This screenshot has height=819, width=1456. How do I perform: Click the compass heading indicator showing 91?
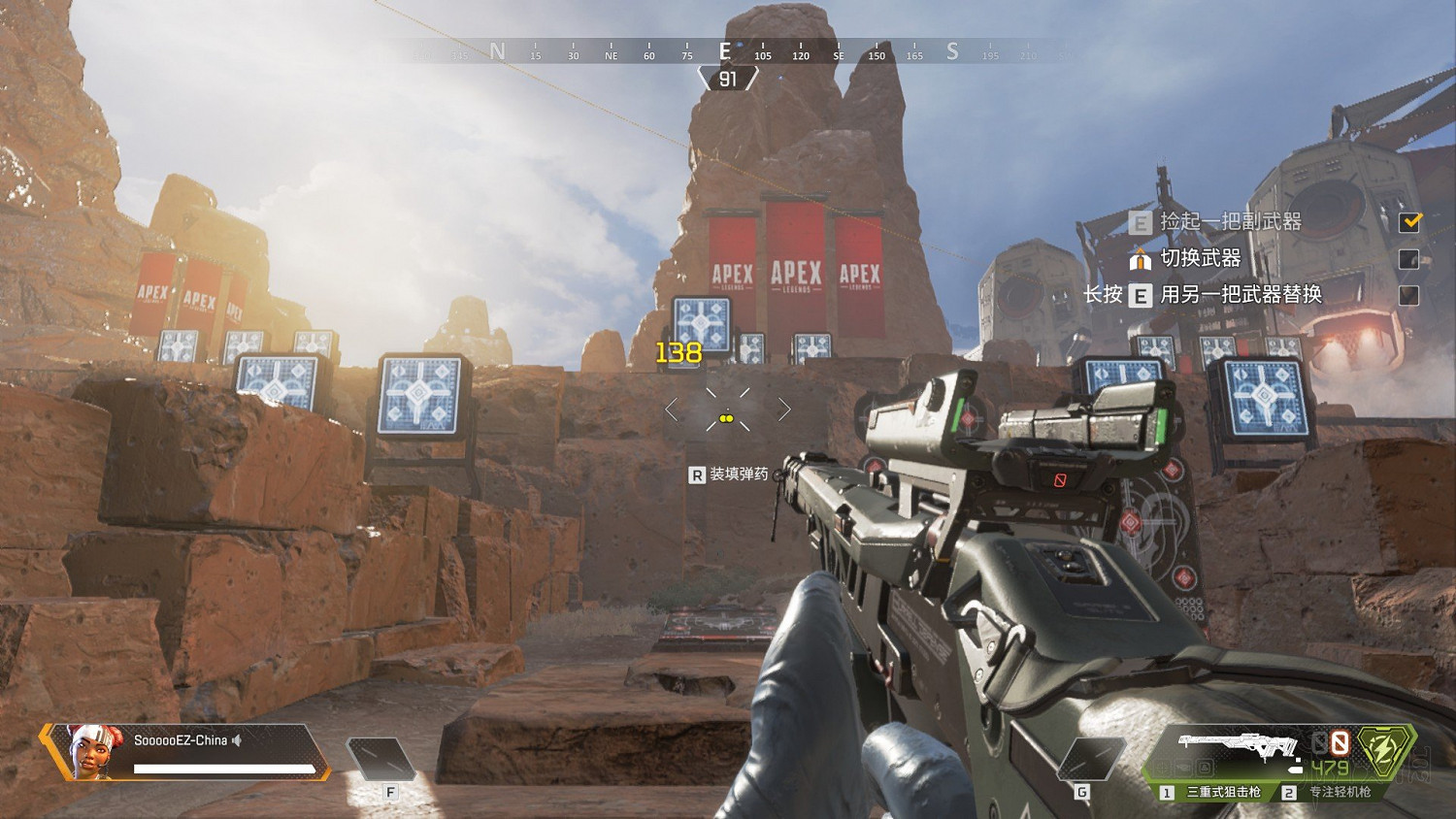(728, 80)
